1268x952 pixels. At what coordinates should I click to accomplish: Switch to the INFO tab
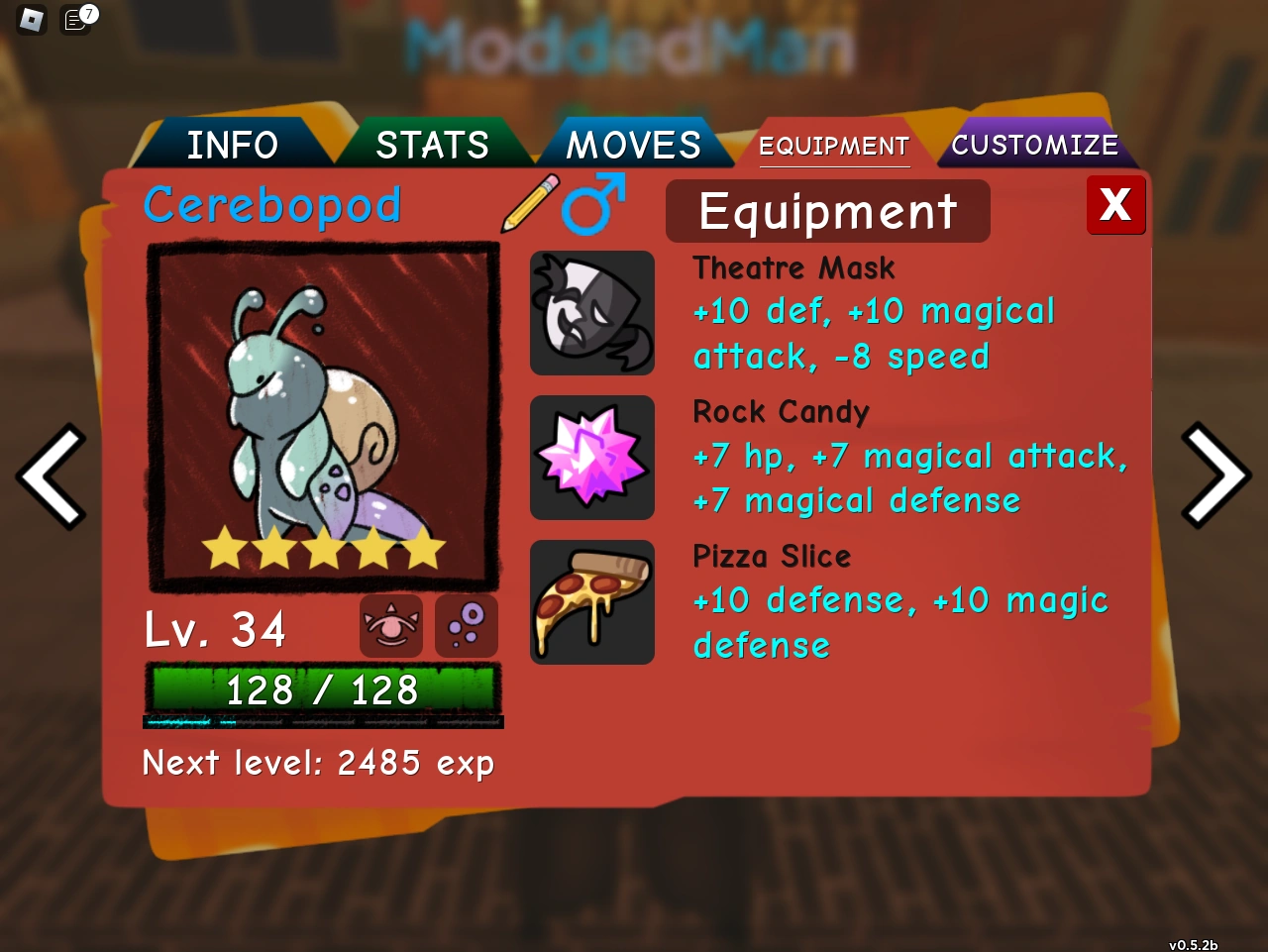[232, 145]
